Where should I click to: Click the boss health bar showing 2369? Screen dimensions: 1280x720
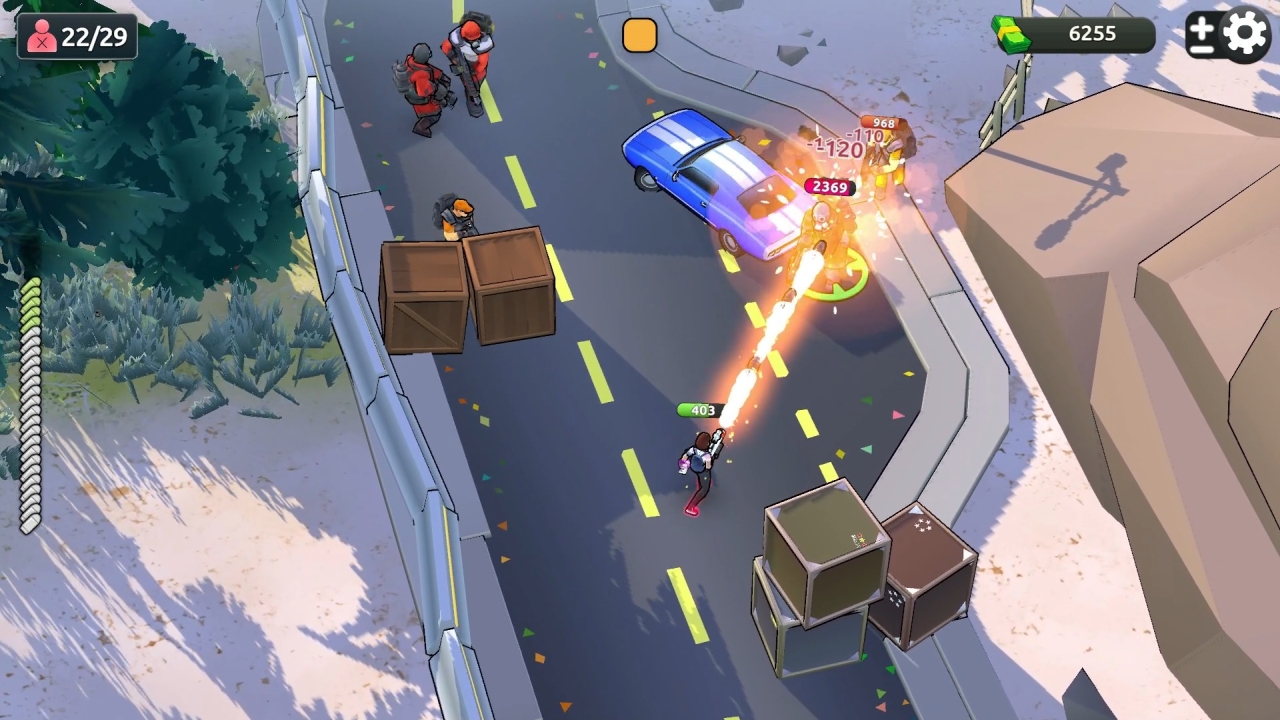coord(828,186)
